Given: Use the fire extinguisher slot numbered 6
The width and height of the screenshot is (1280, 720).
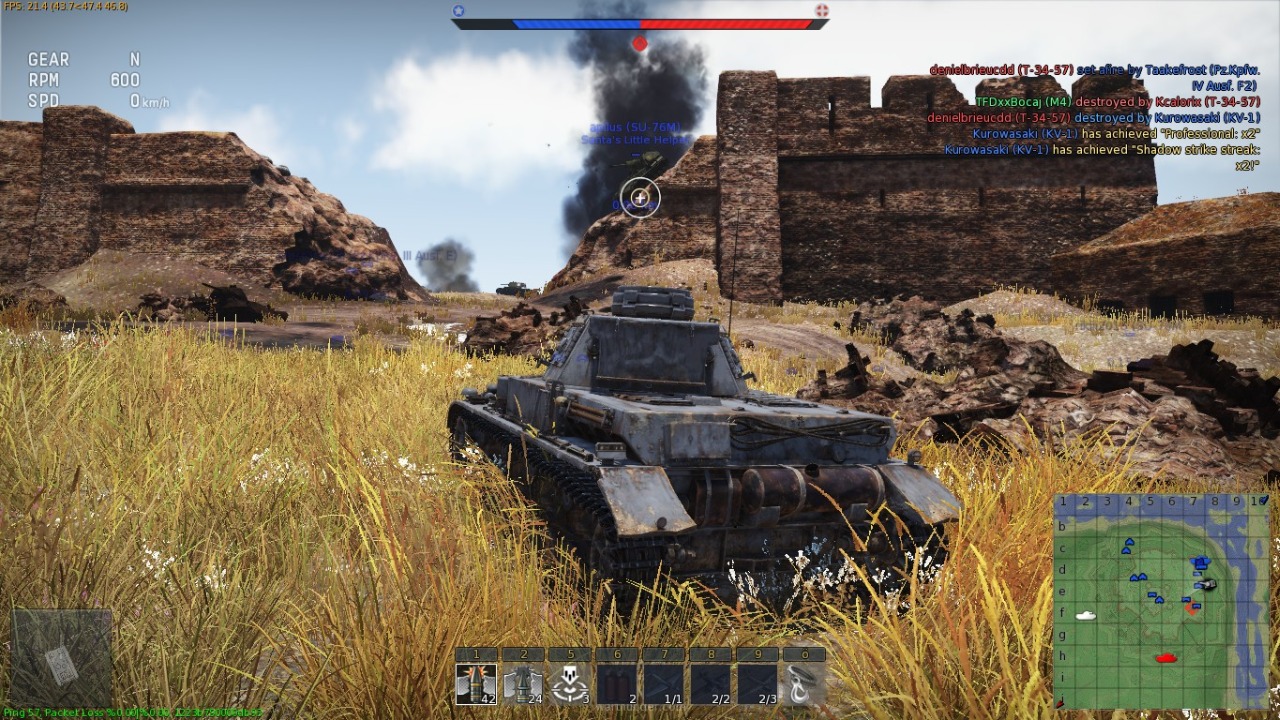Looking at the screenshot, I should point(617,684).
